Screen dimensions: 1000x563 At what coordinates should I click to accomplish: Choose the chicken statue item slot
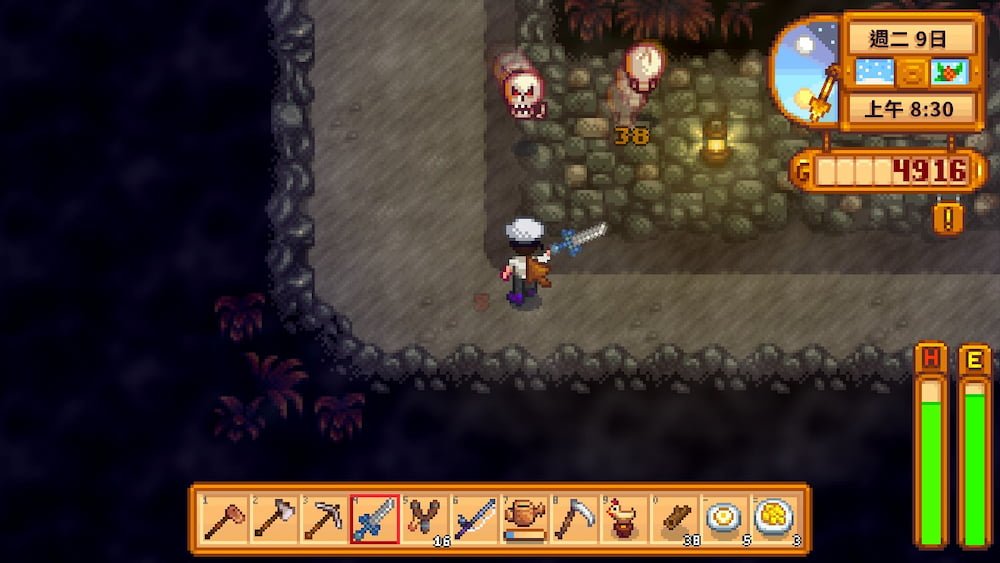pyautogui.click(x=624, y=519)
